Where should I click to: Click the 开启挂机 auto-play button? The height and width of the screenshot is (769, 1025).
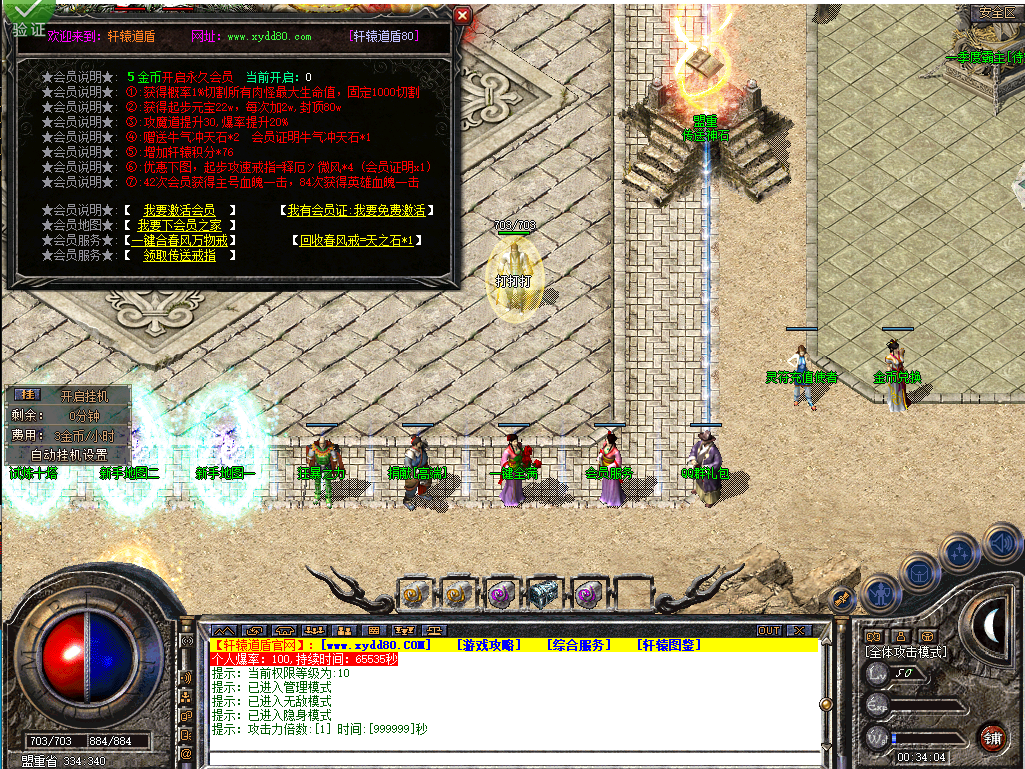82,395
